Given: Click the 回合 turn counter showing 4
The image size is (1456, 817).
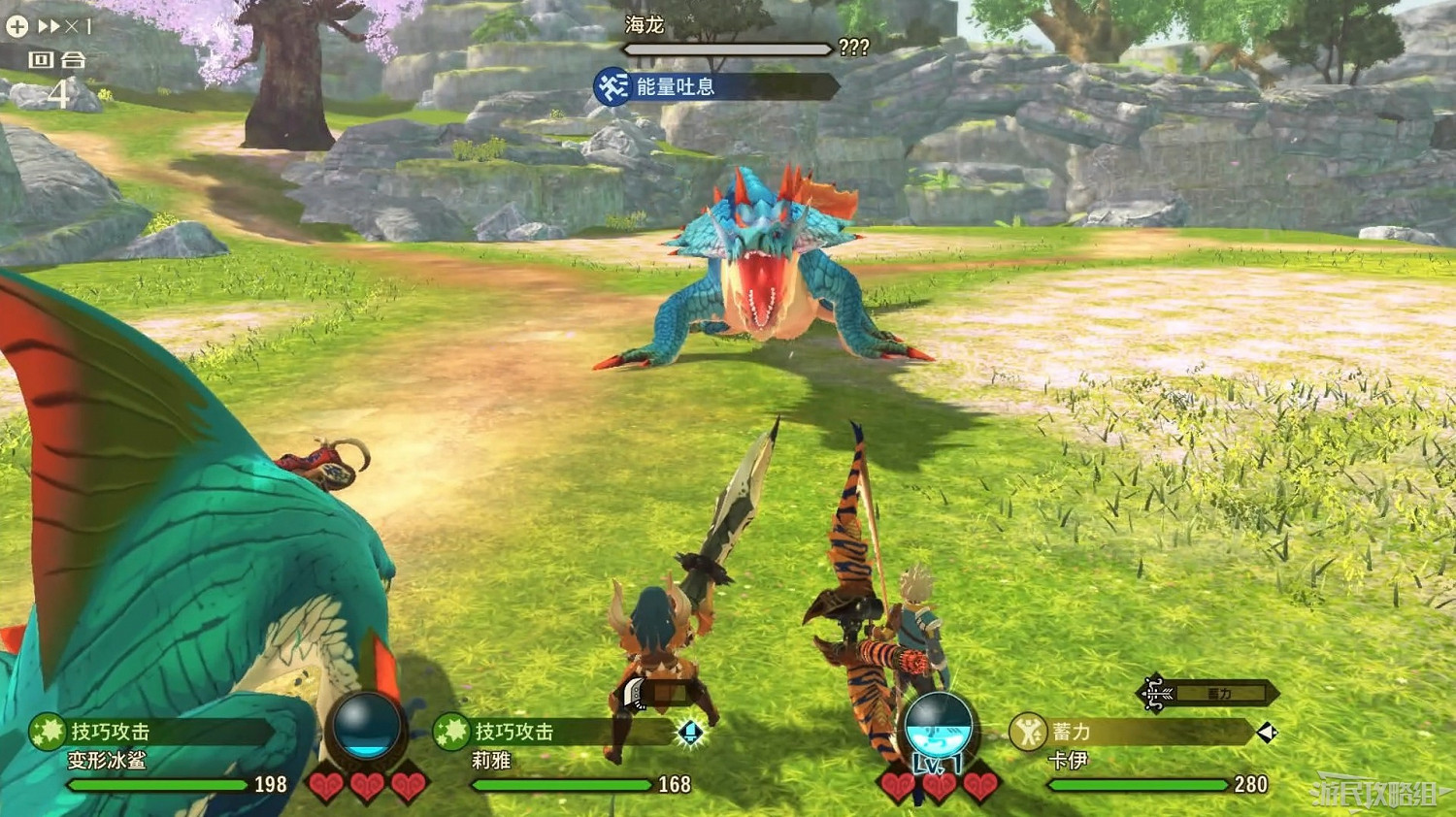Looking at the screenshot, I should point(55,73).
